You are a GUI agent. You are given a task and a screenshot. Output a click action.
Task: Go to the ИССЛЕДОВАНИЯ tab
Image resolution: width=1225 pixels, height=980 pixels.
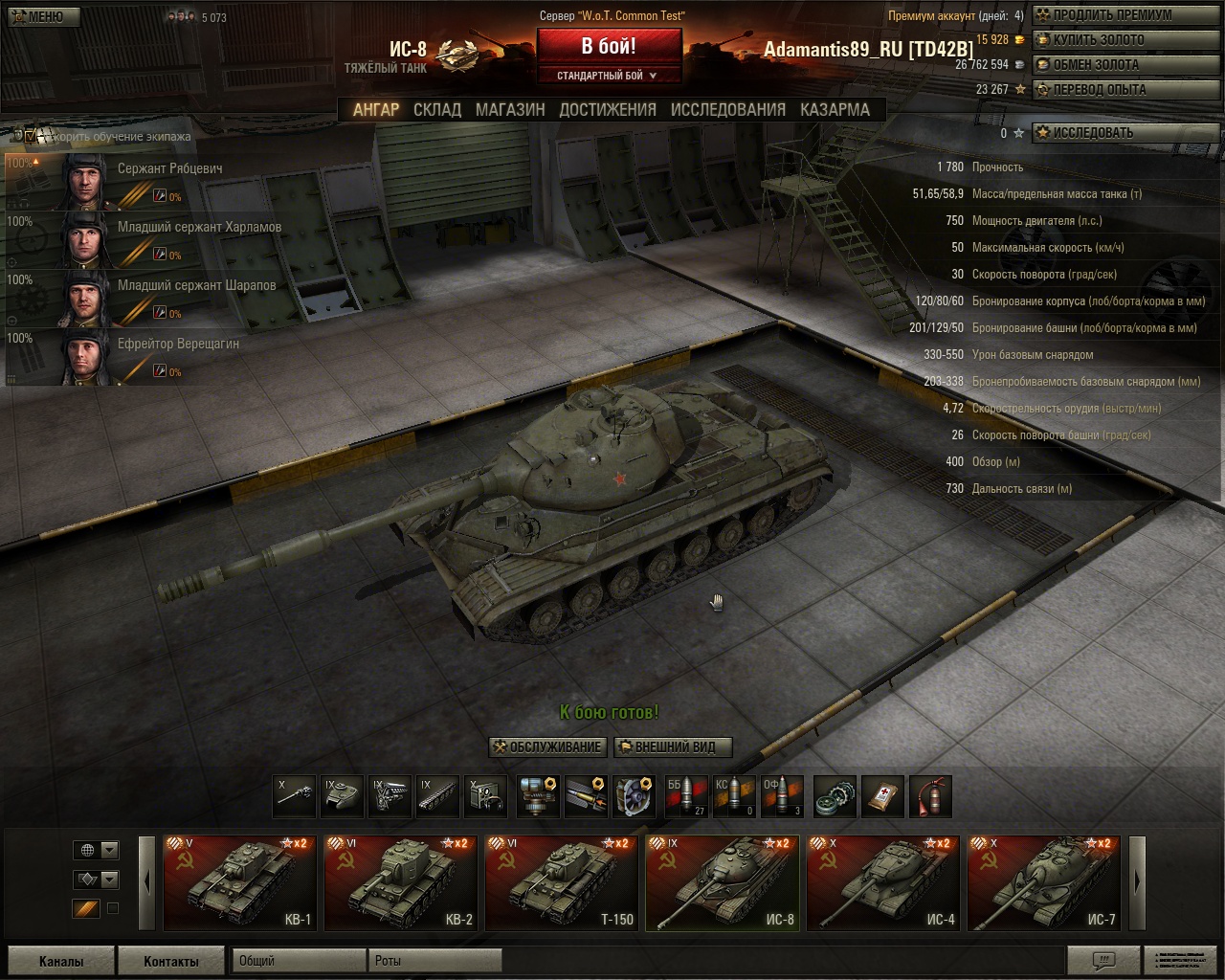pyautogui.click(x=727, y=110)
